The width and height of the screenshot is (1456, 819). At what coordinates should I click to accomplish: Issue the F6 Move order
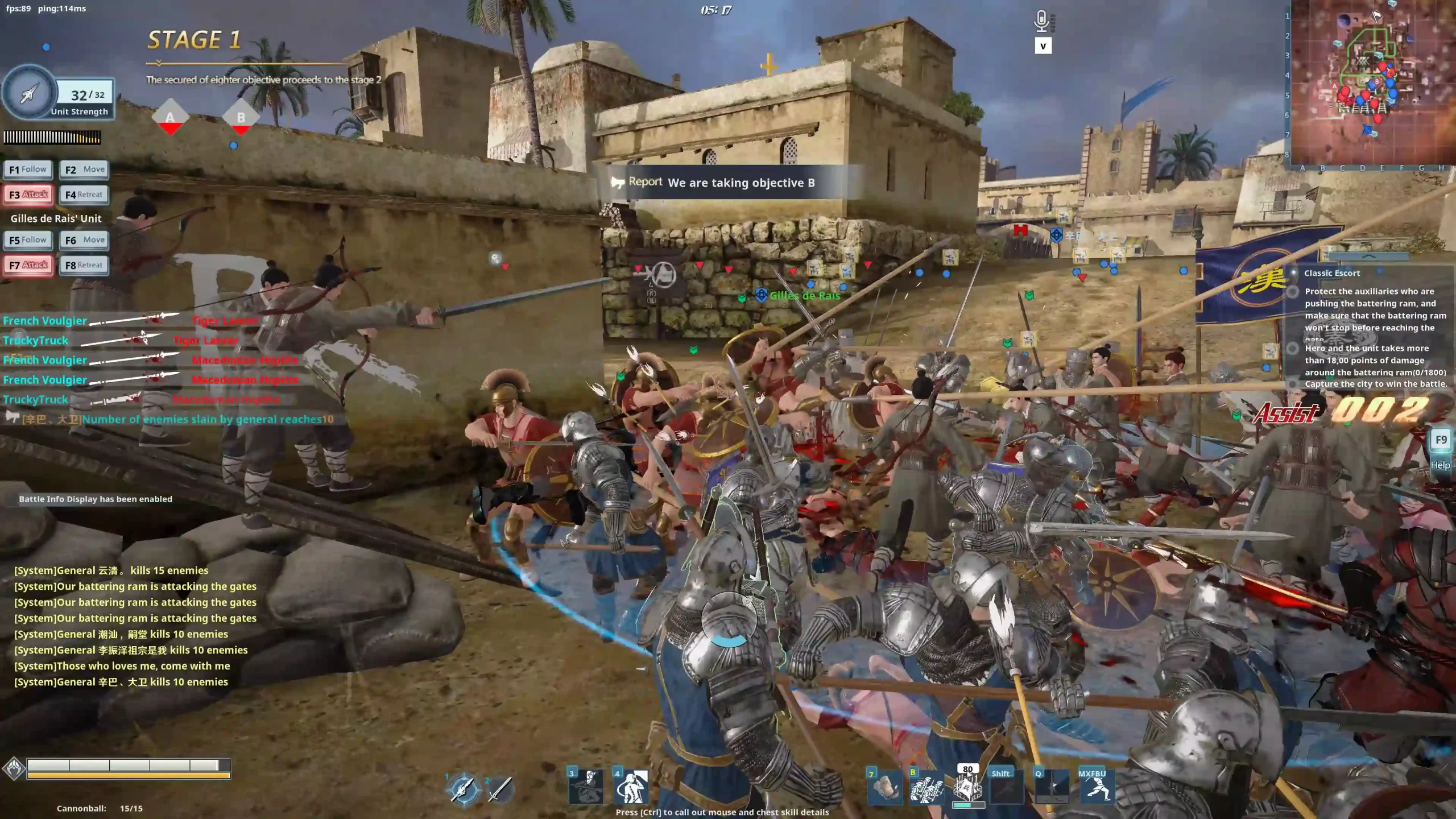84,240
